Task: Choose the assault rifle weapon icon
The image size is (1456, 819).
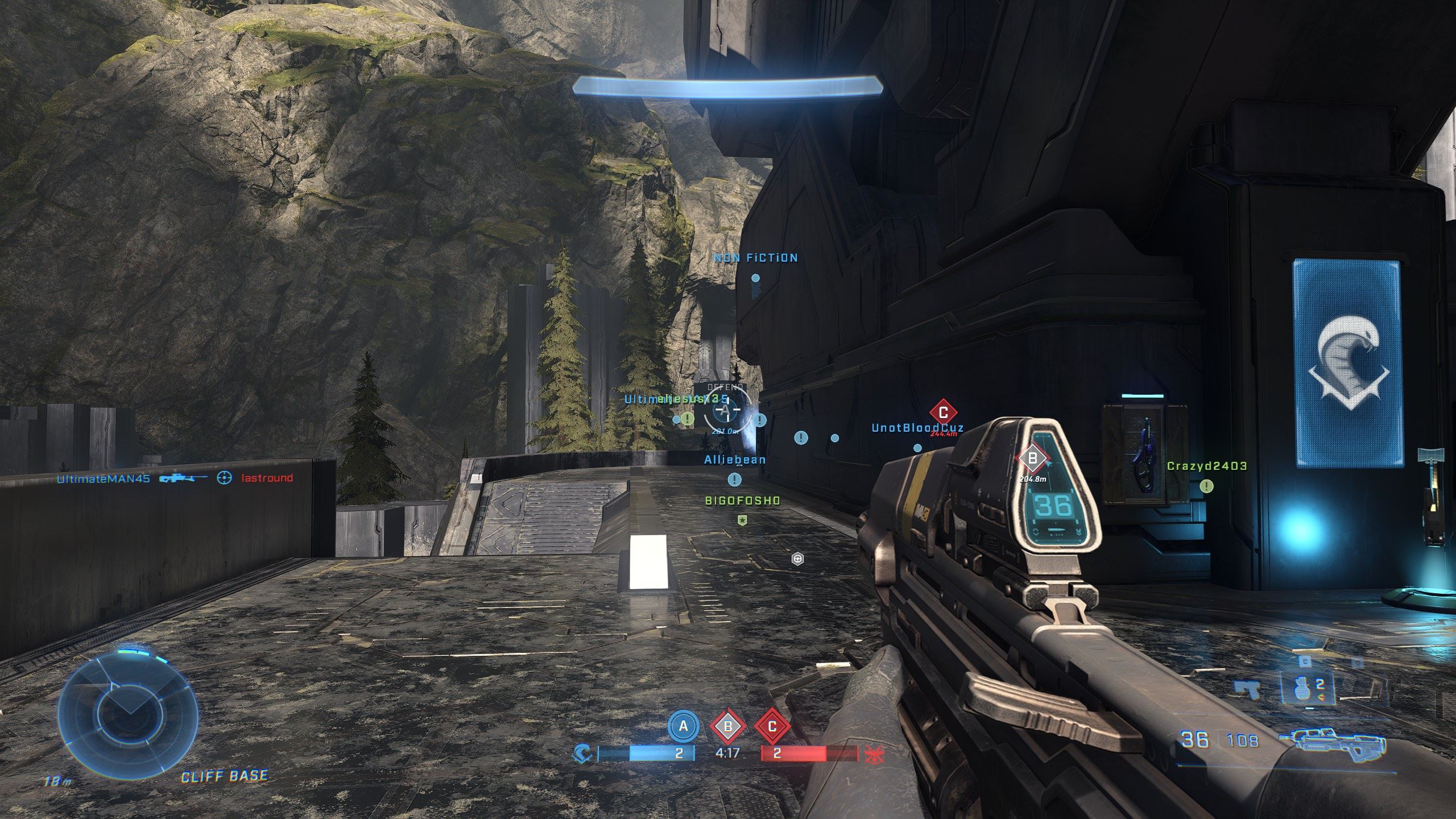Action: click(x=1332, y=743)
